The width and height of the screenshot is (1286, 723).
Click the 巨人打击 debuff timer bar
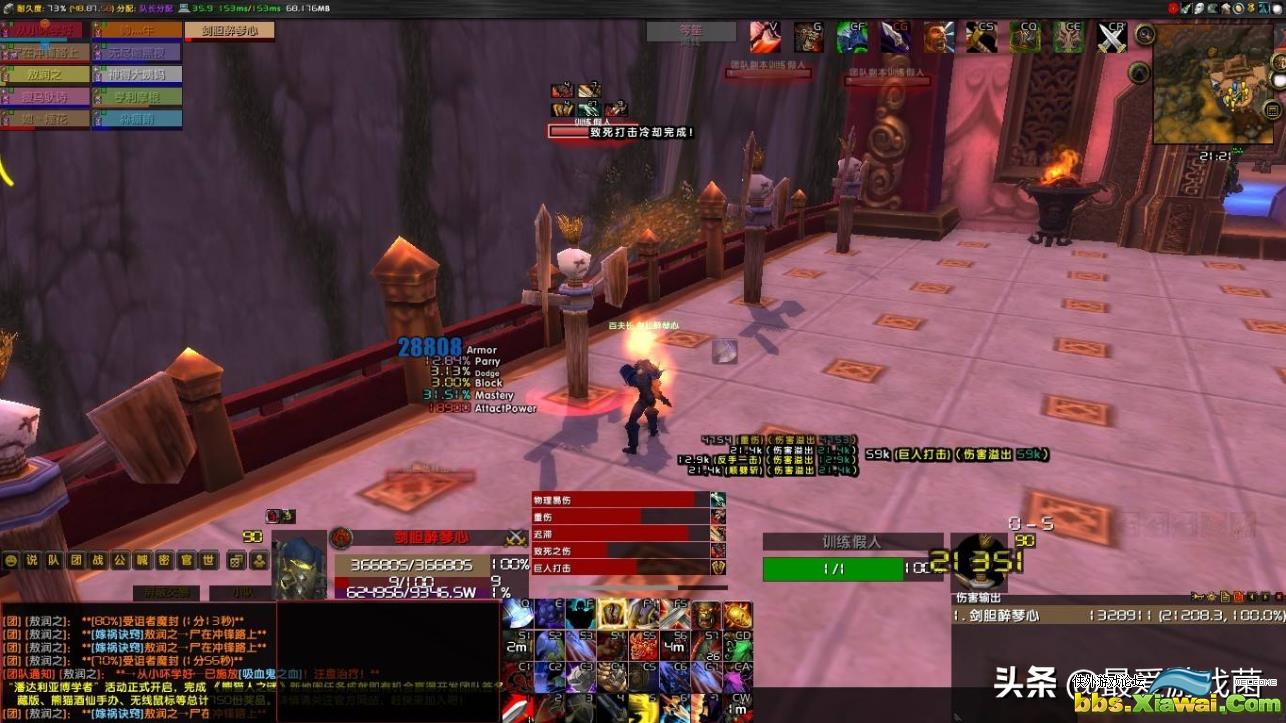(620, 567)
